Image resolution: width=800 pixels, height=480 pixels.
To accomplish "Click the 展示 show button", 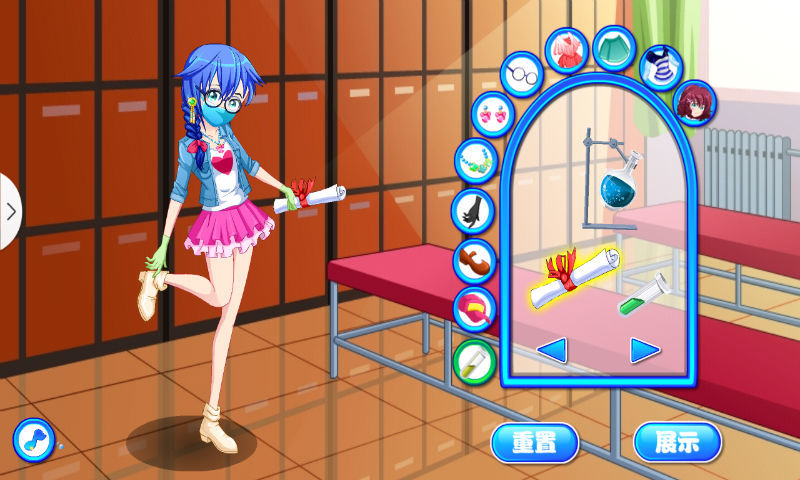I will (677, 441).
